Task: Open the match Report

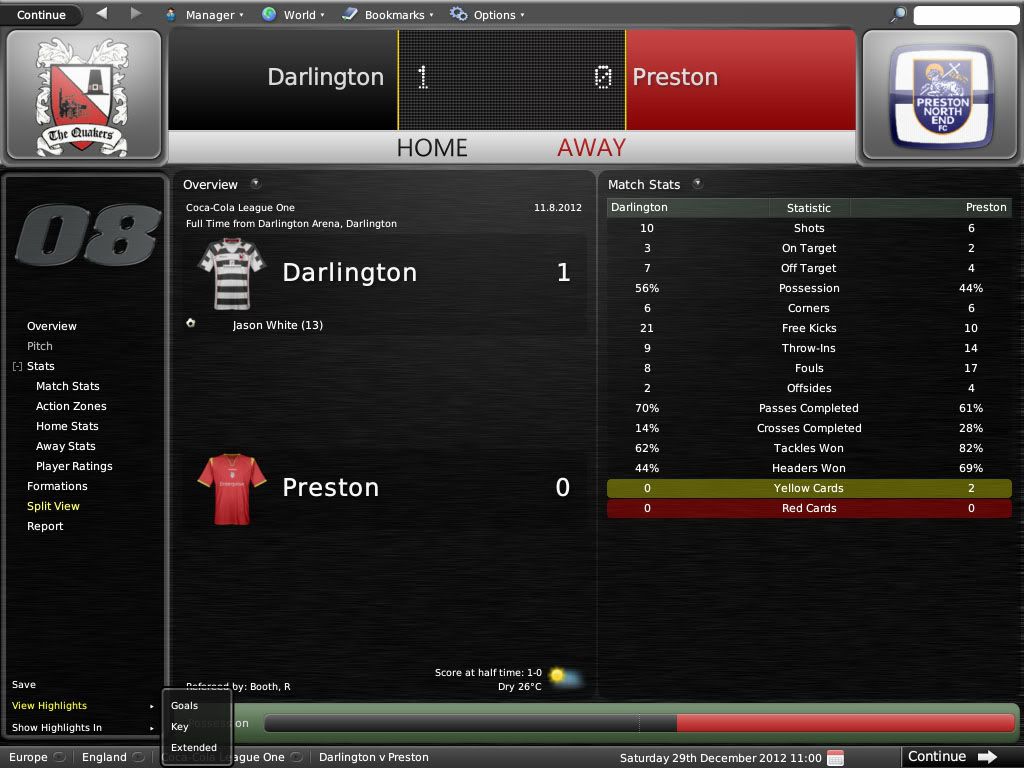Action: coord(45,526)
